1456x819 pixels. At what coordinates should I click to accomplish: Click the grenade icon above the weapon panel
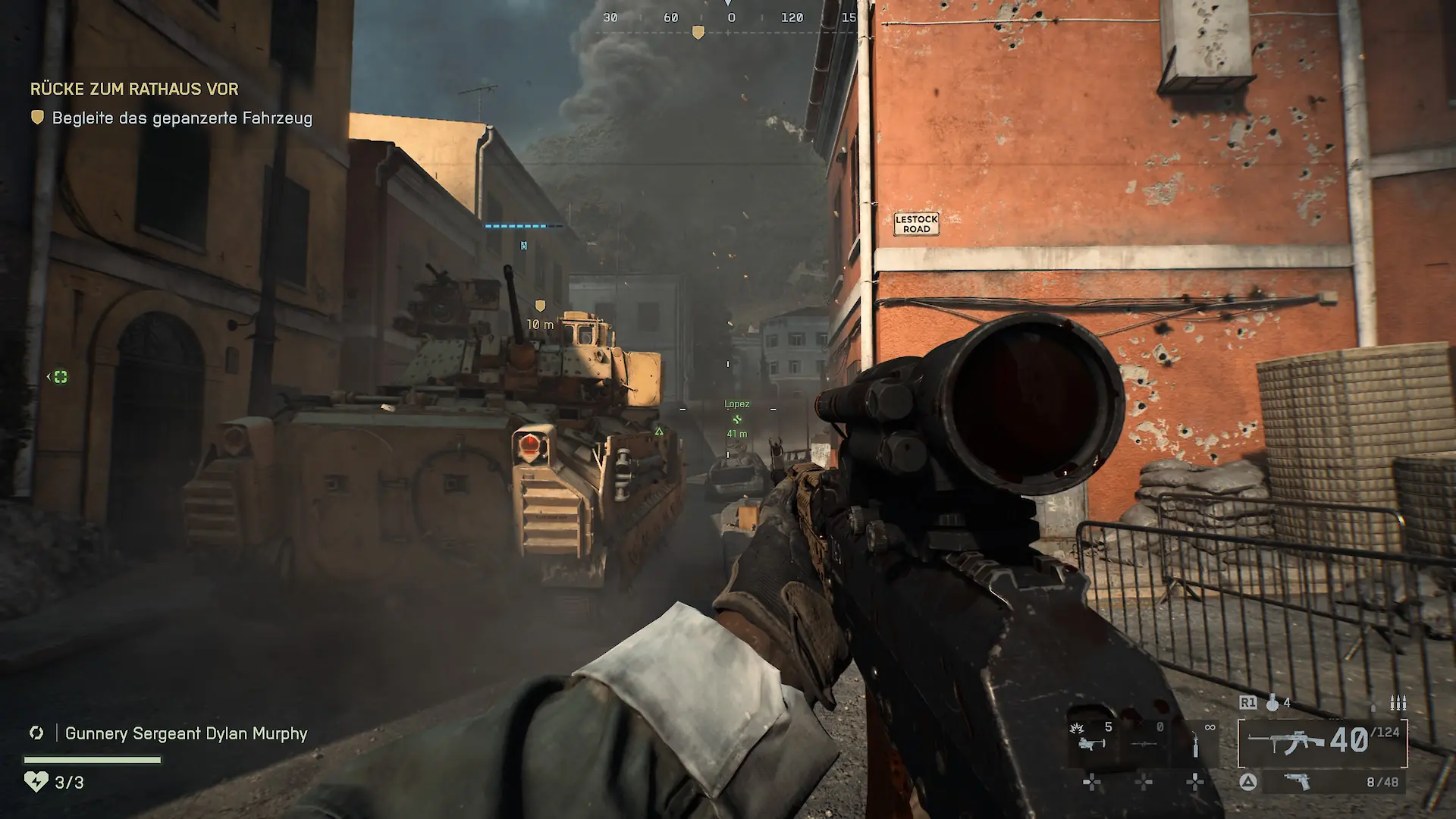pos(1271,703)
